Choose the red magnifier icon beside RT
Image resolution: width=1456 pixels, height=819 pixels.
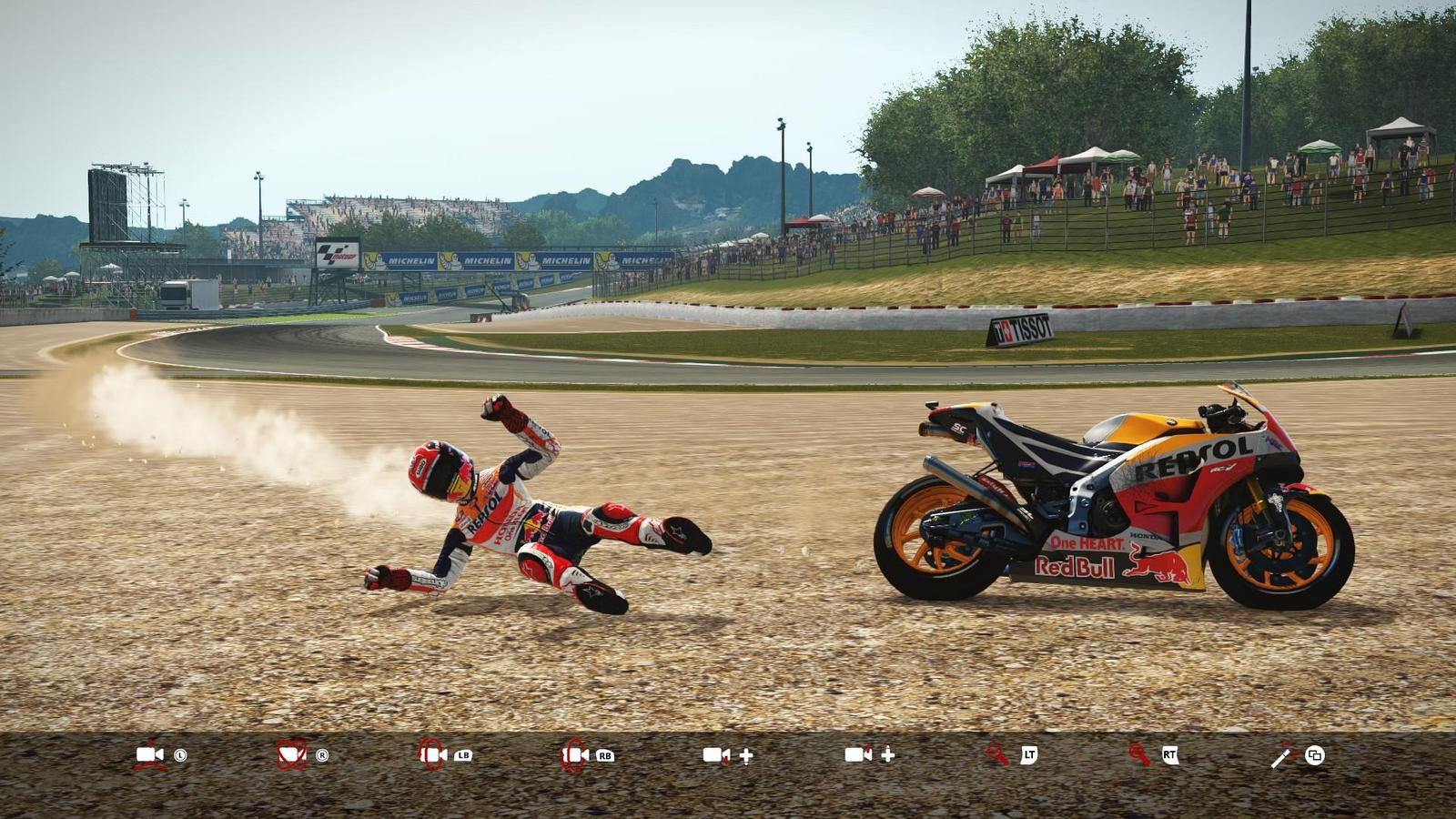(x=1139, y=754)
